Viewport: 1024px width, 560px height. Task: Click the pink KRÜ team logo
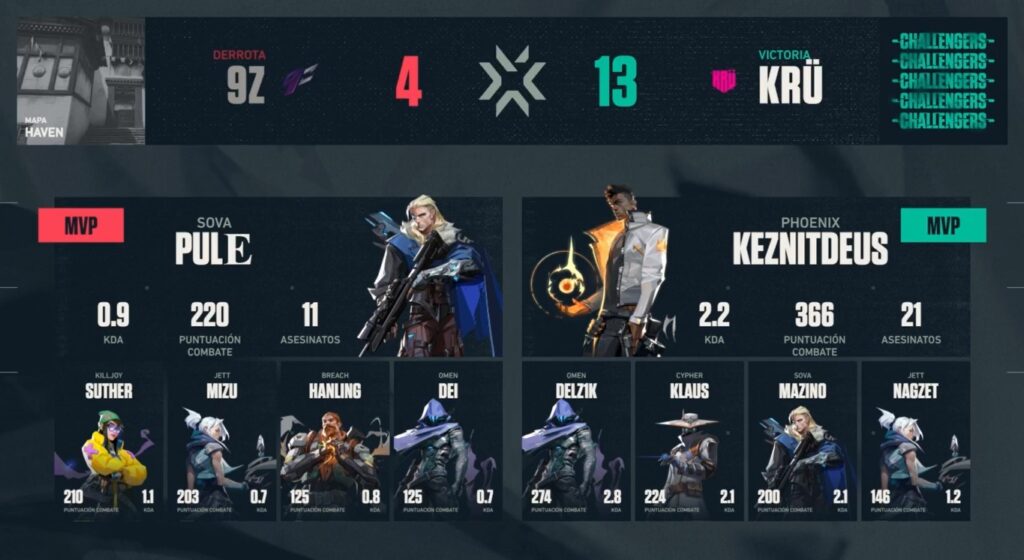(724, 82)
